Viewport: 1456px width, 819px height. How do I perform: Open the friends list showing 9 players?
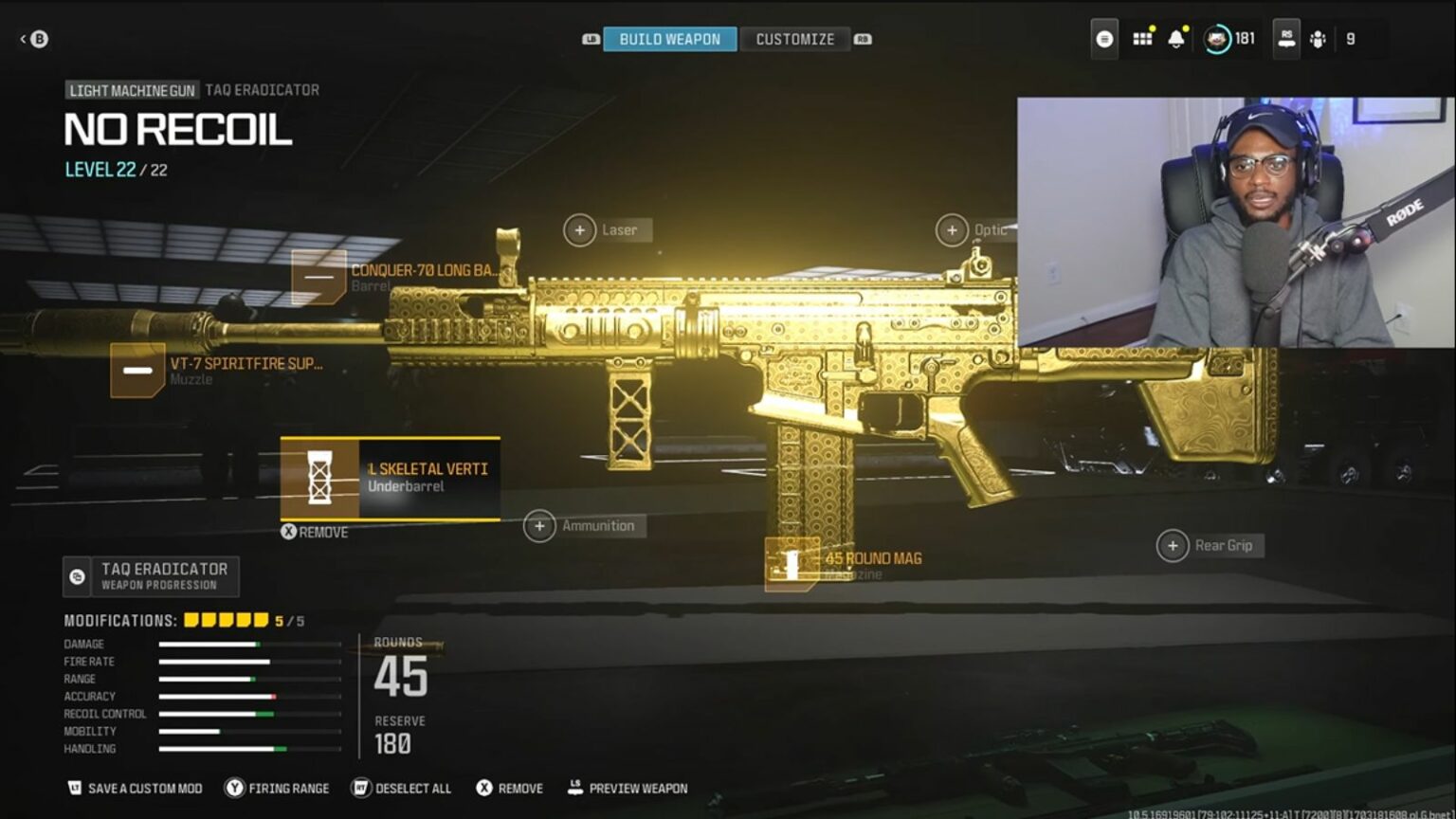(1318, 39)
